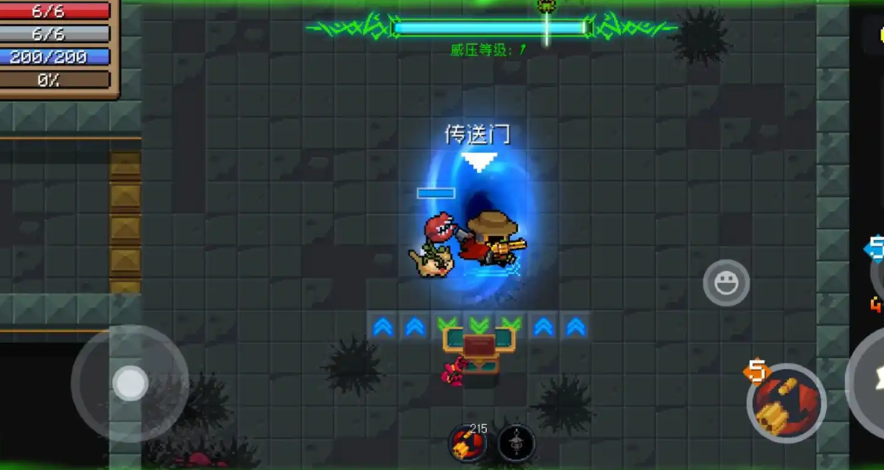Viewport: 884px width, 470px height.
Task: Select the dark sword emblem buff icon
Action: pos(516,442)
